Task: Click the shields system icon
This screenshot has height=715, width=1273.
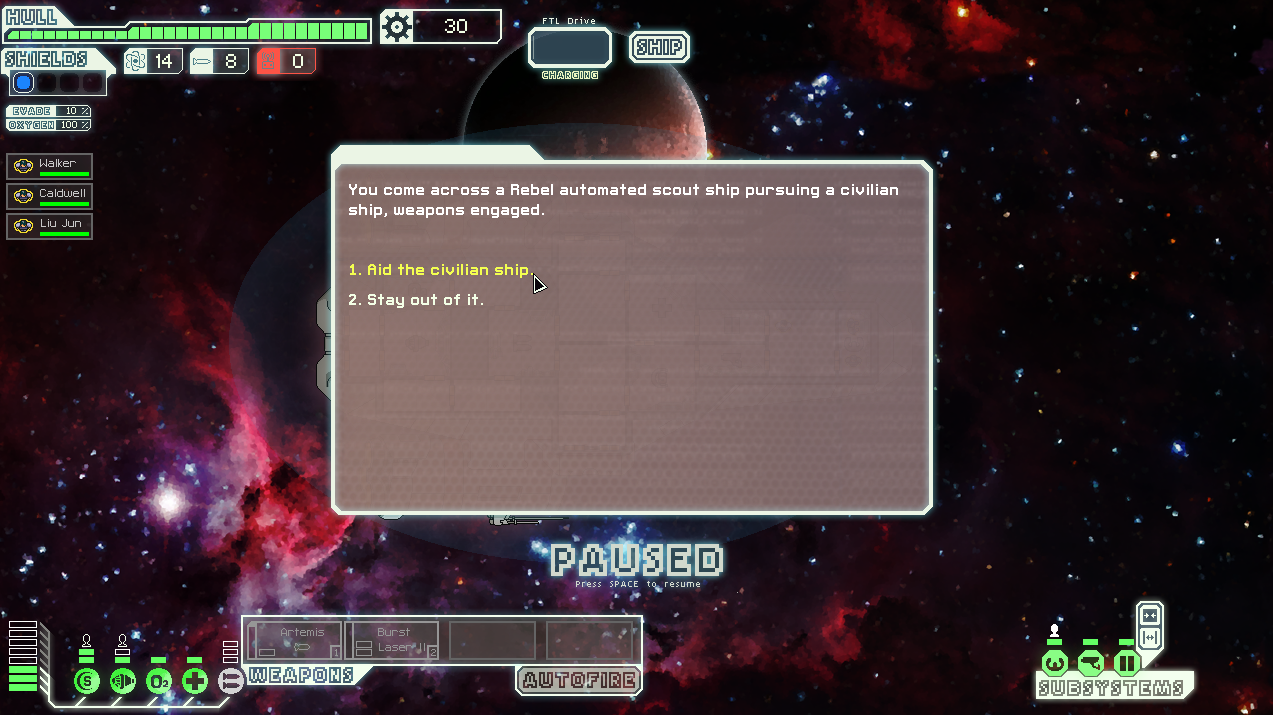Action: click(x=87, y=682)
